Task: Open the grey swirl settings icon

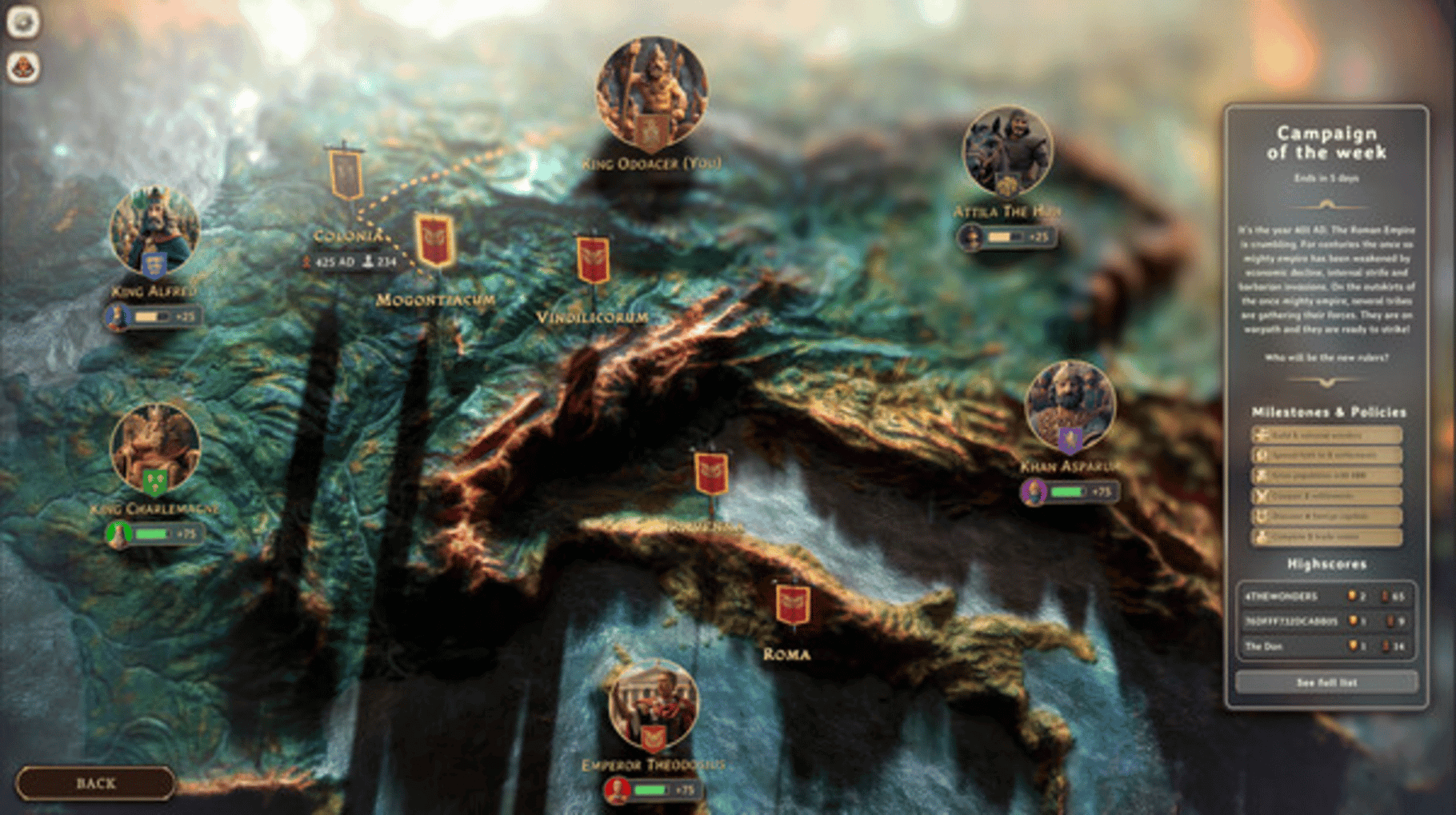Action: point(23,22)
